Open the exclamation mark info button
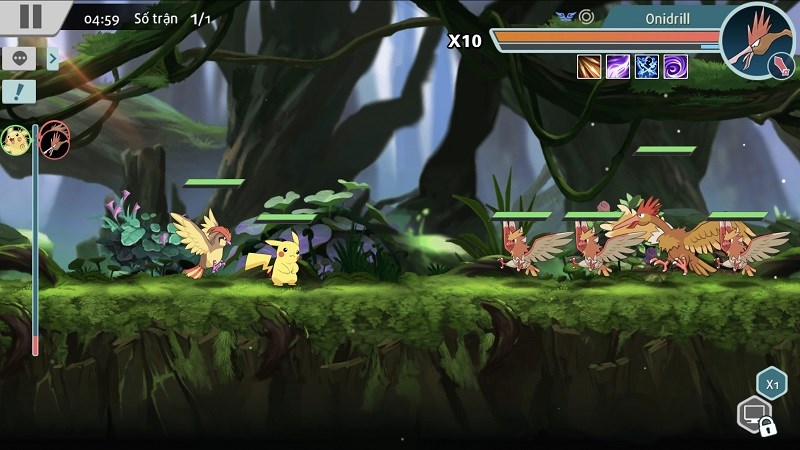 18,93
